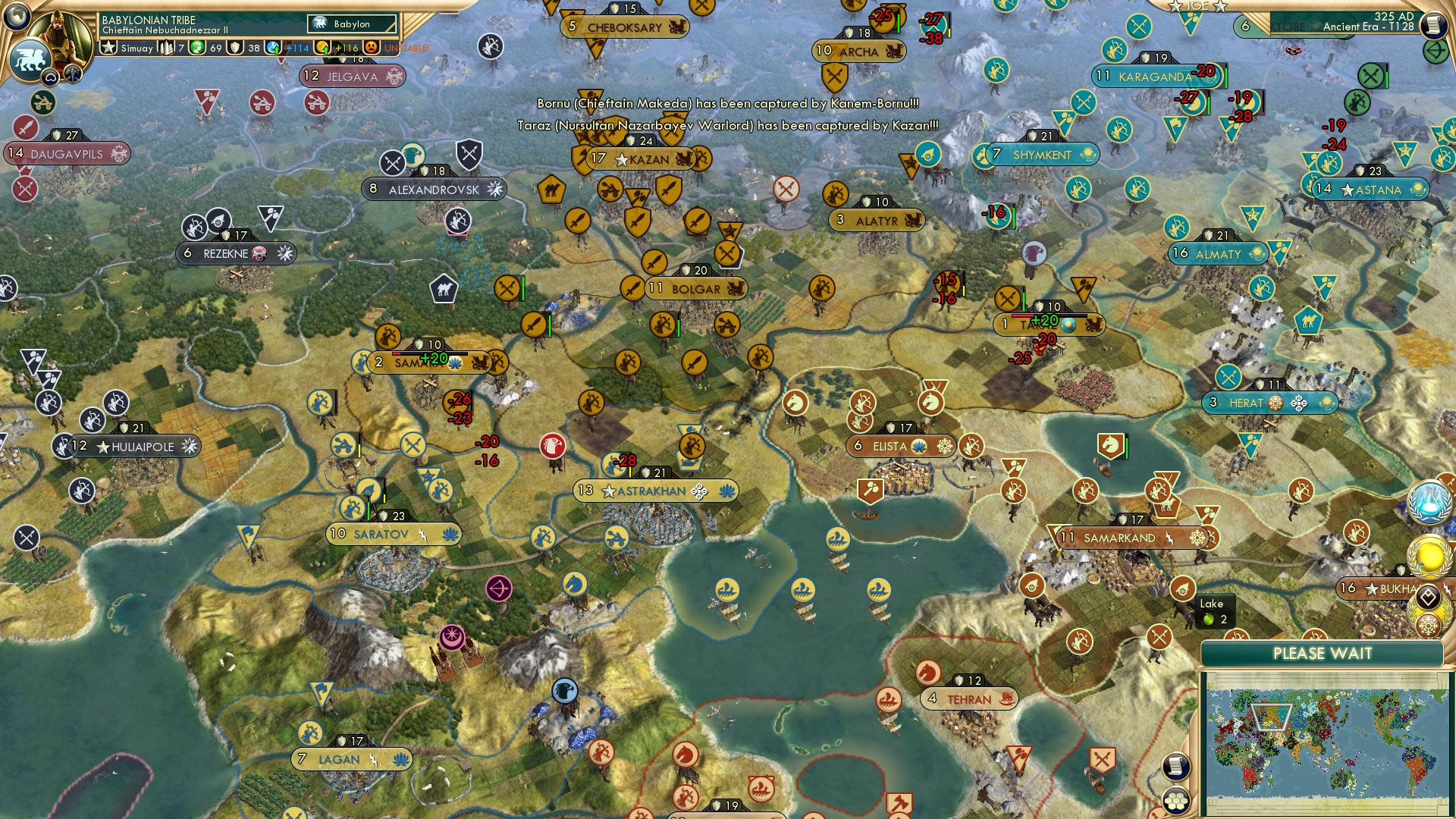Toggle the cloud icon below the leader portrait

click(x=51, y=76)
